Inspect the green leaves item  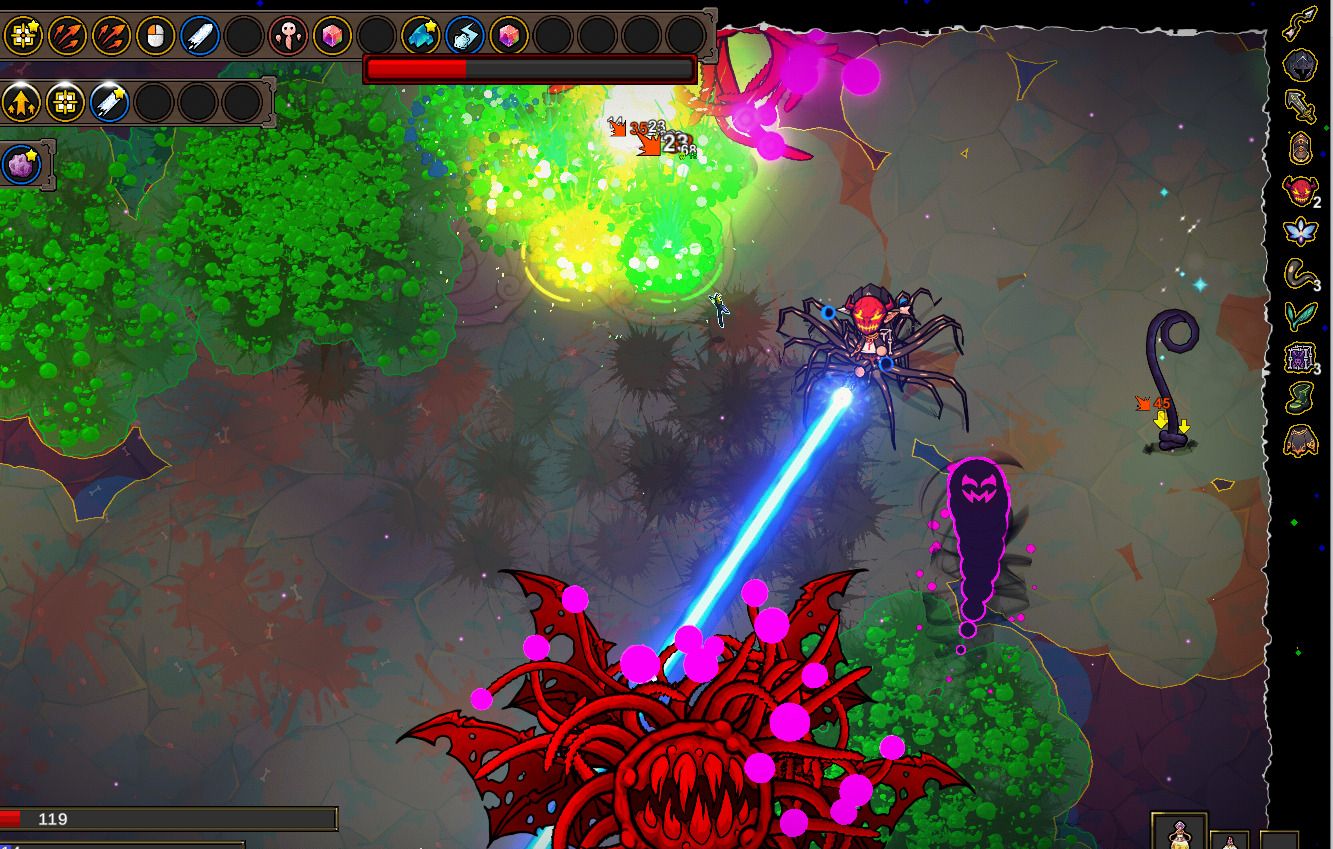(1300, 316)
